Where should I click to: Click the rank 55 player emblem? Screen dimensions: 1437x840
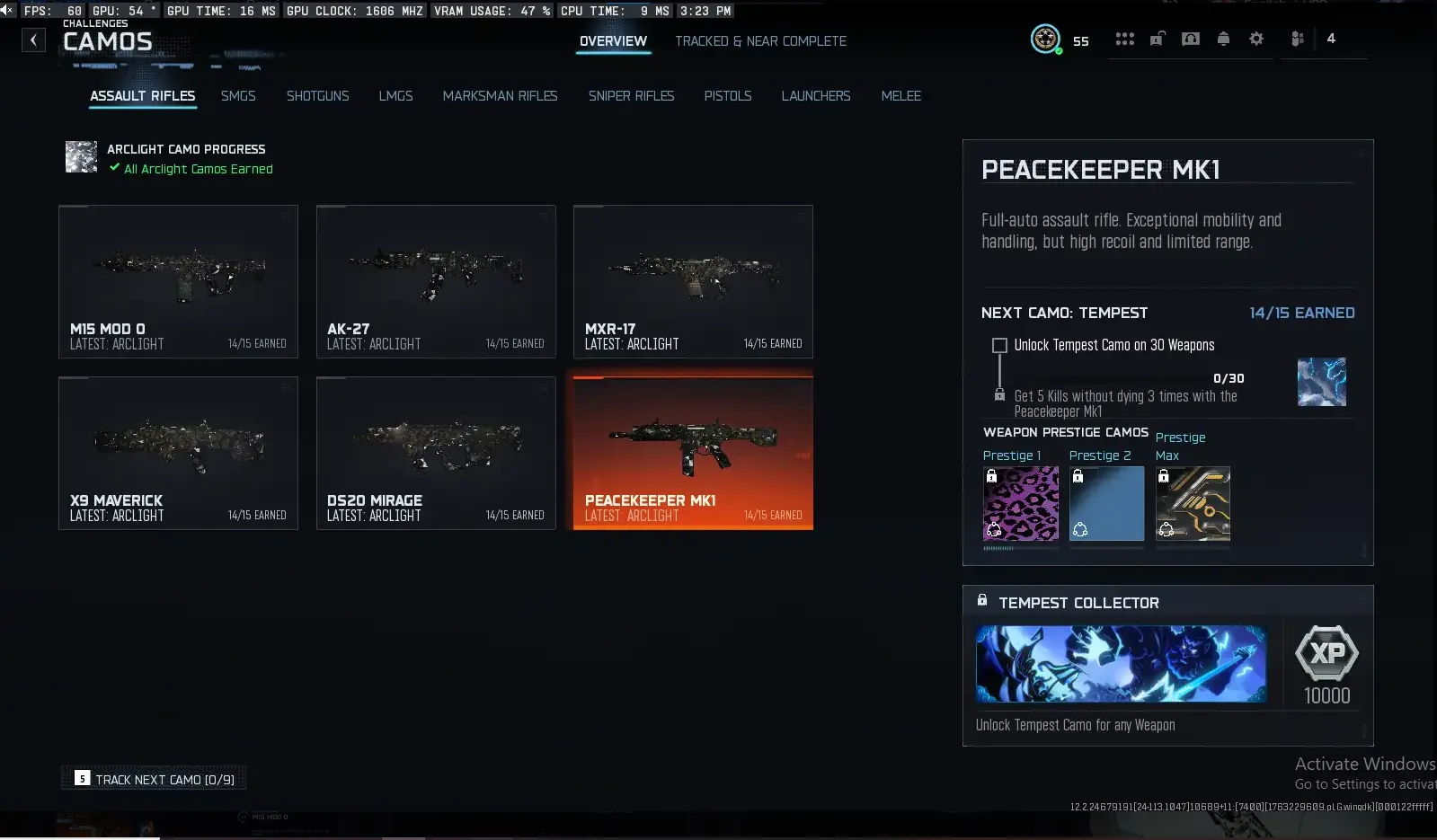coord(1044,40)
